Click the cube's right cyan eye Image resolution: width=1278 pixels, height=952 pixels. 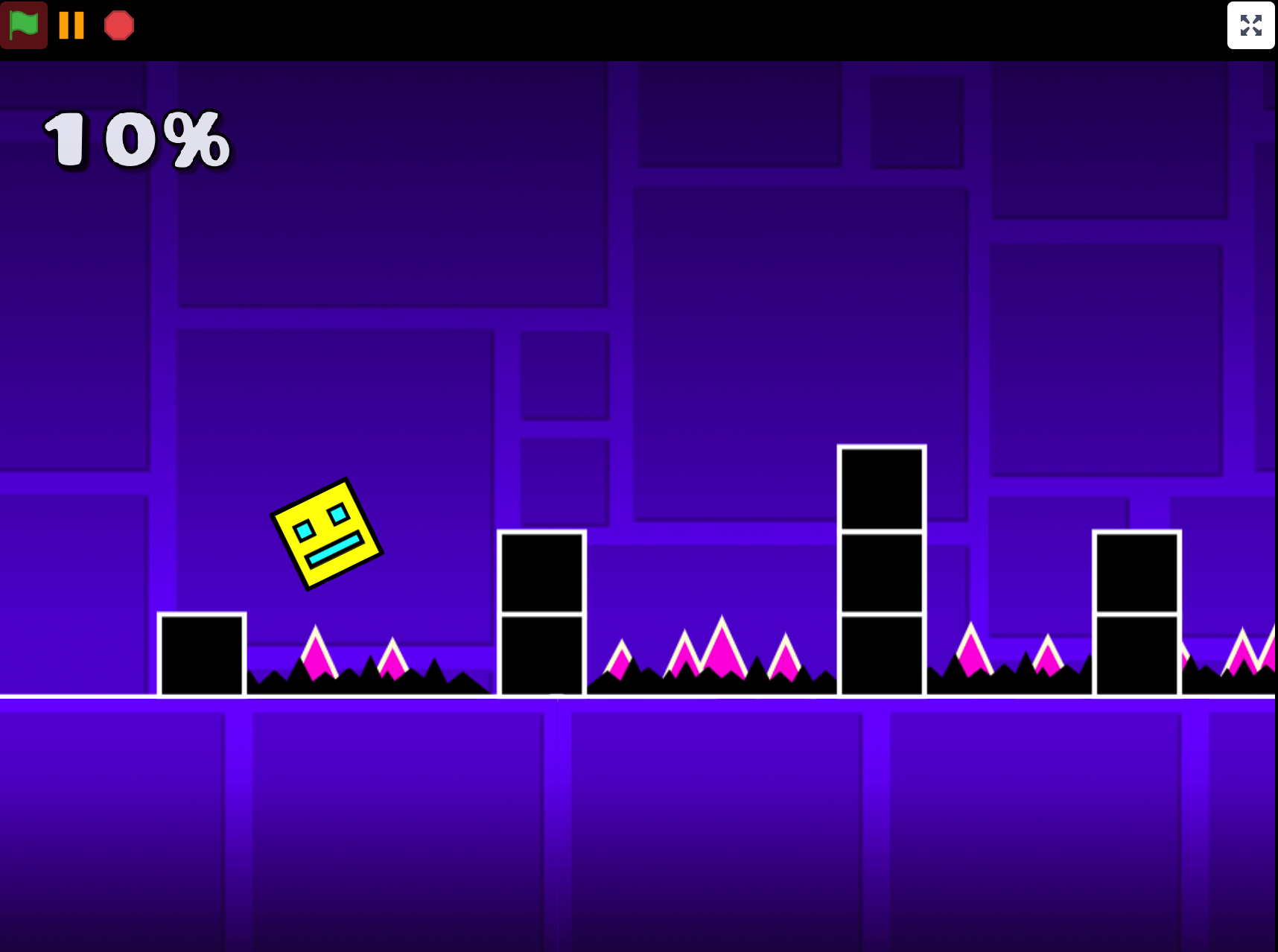coord(340,513)
